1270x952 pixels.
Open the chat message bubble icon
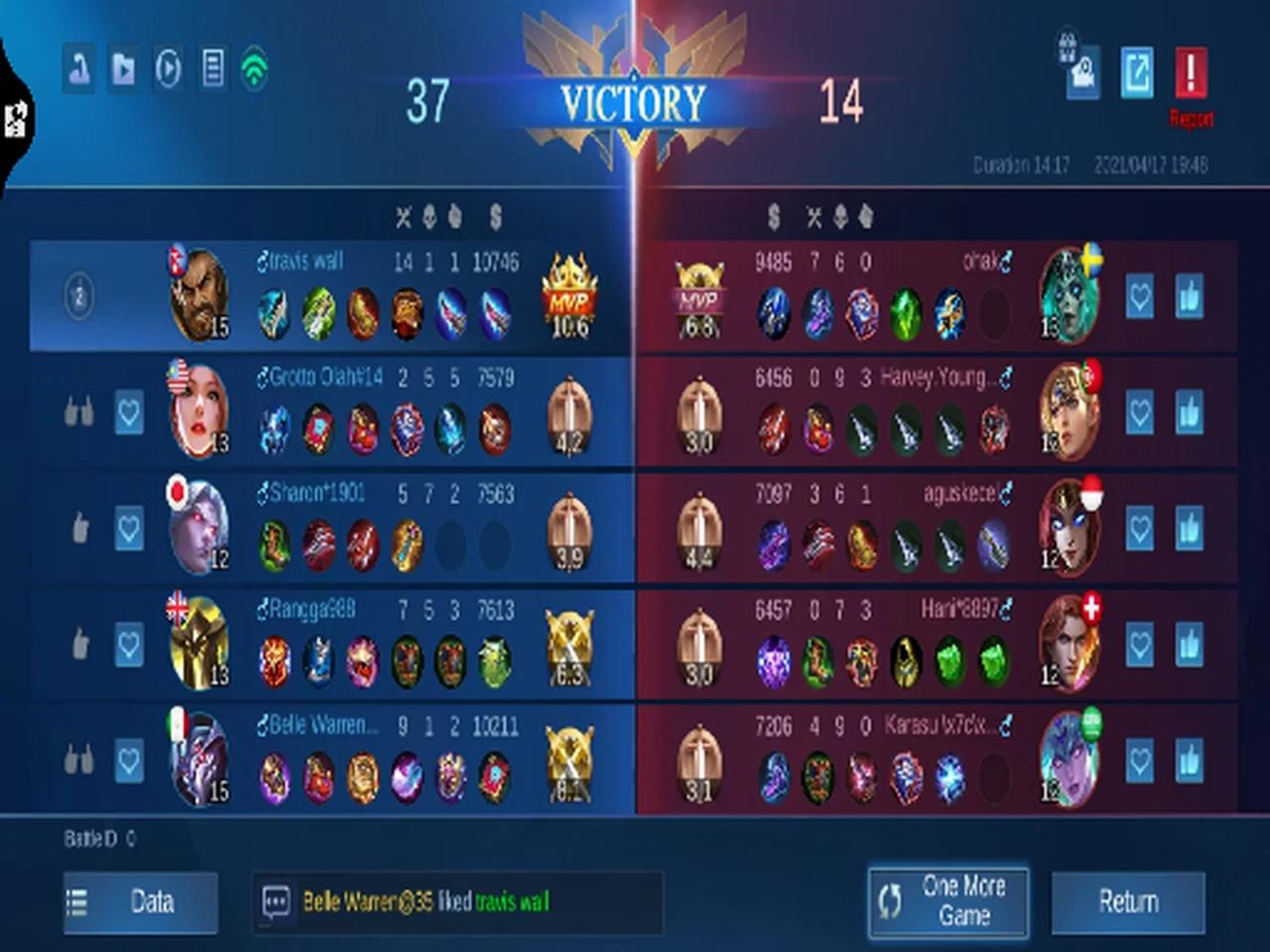277,902
